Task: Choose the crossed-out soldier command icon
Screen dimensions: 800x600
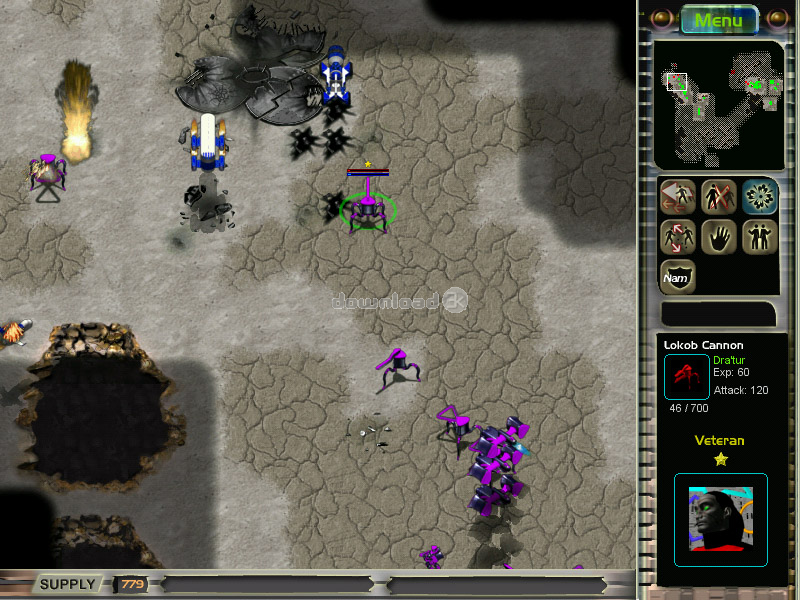Action: tap(718, 197)
